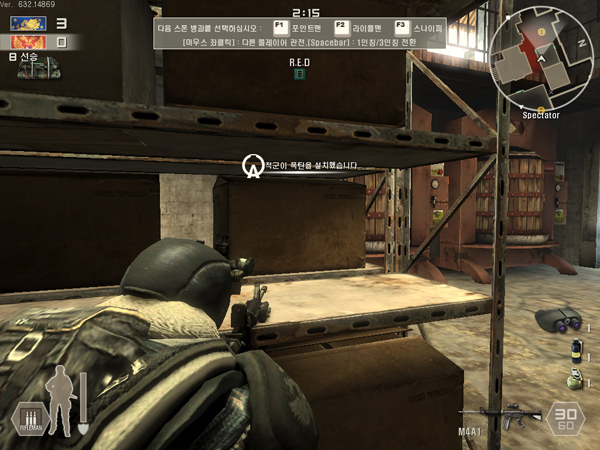Choose the frag grenade icon
The image size is (600, 450).
point(573,379)
